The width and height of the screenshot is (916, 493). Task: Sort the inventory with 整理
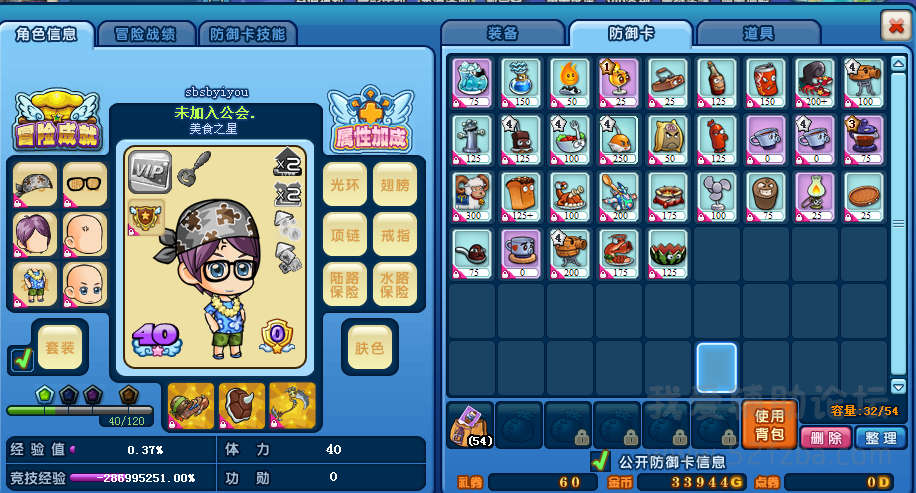click(881, 438)
